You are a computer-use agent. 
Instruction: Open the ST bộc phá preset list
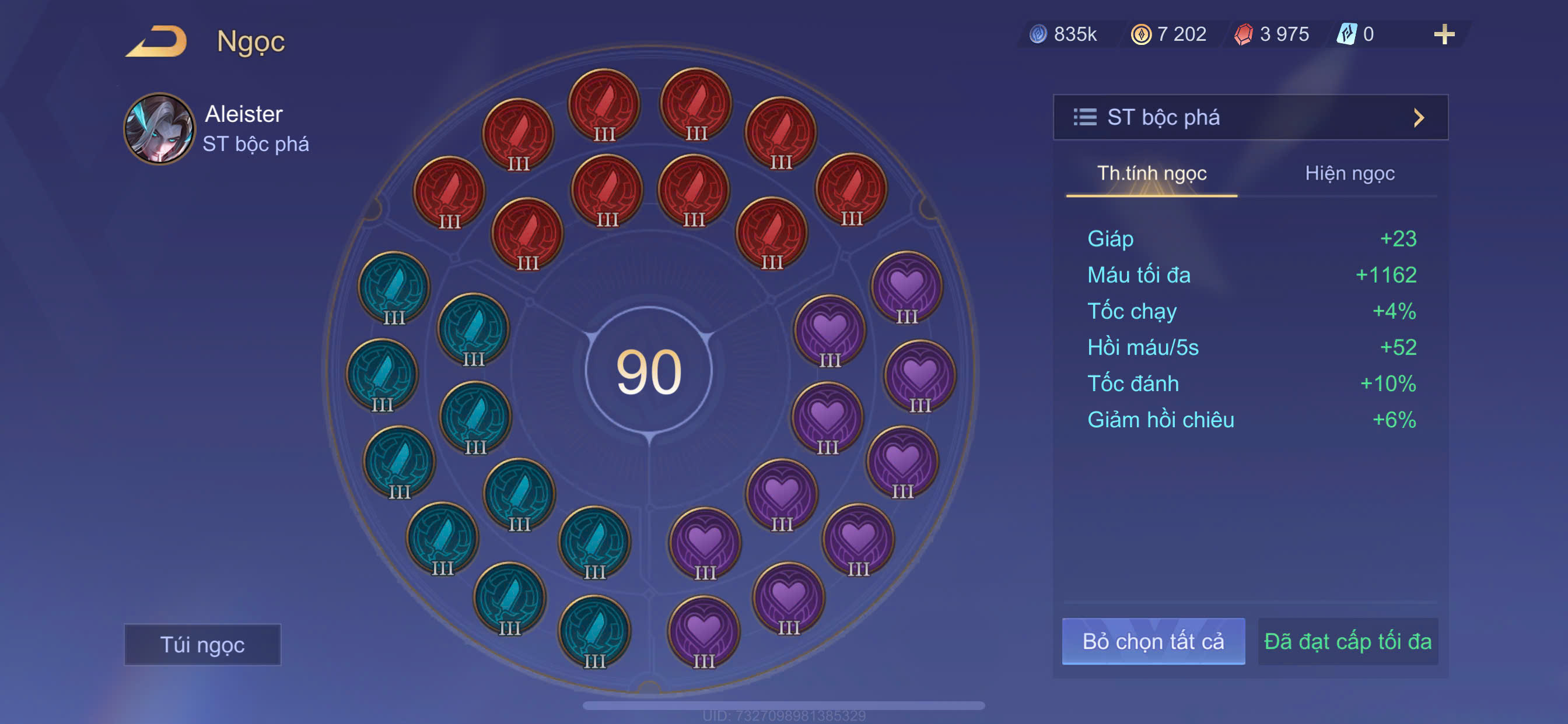[1250, 117]
